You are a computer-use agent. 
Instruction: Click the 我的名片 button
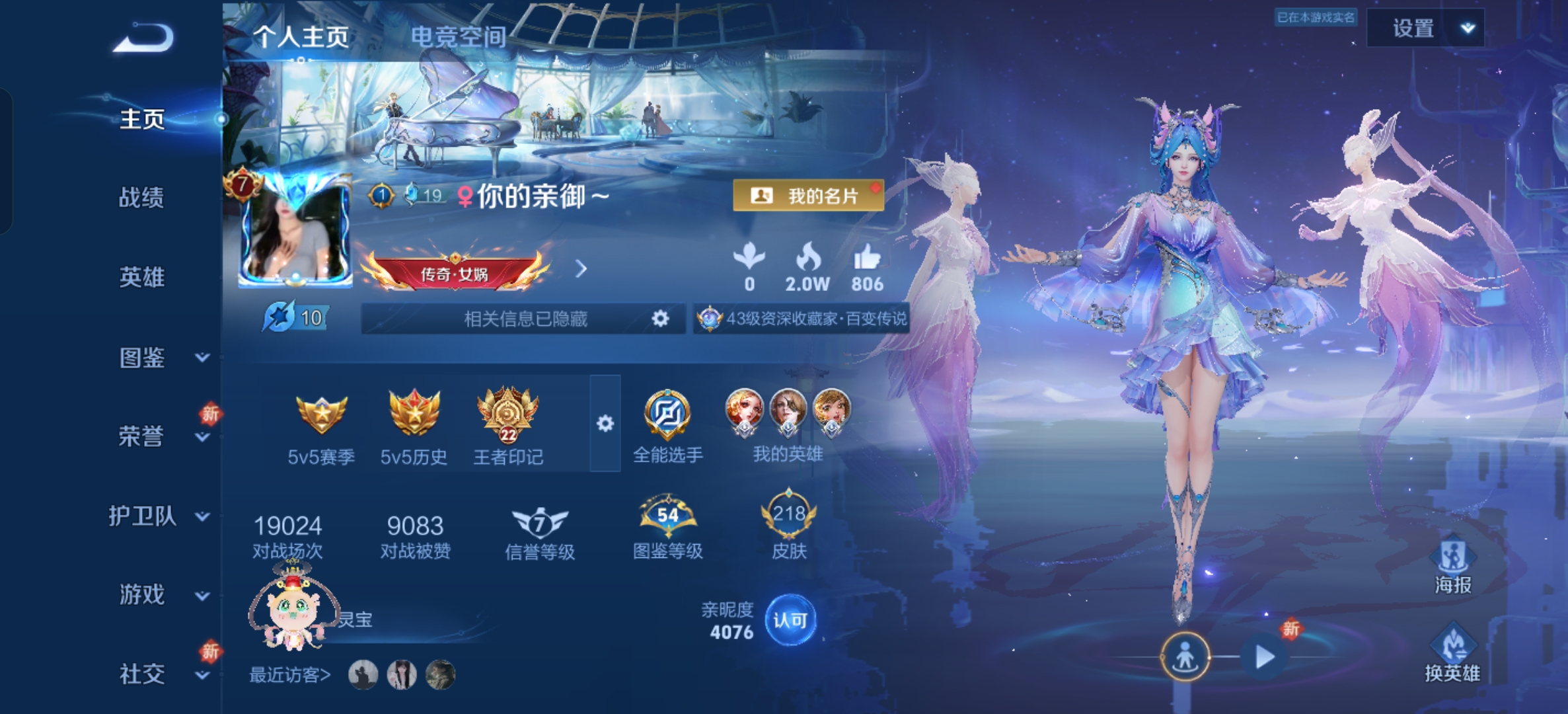click(x=807, y=196)
